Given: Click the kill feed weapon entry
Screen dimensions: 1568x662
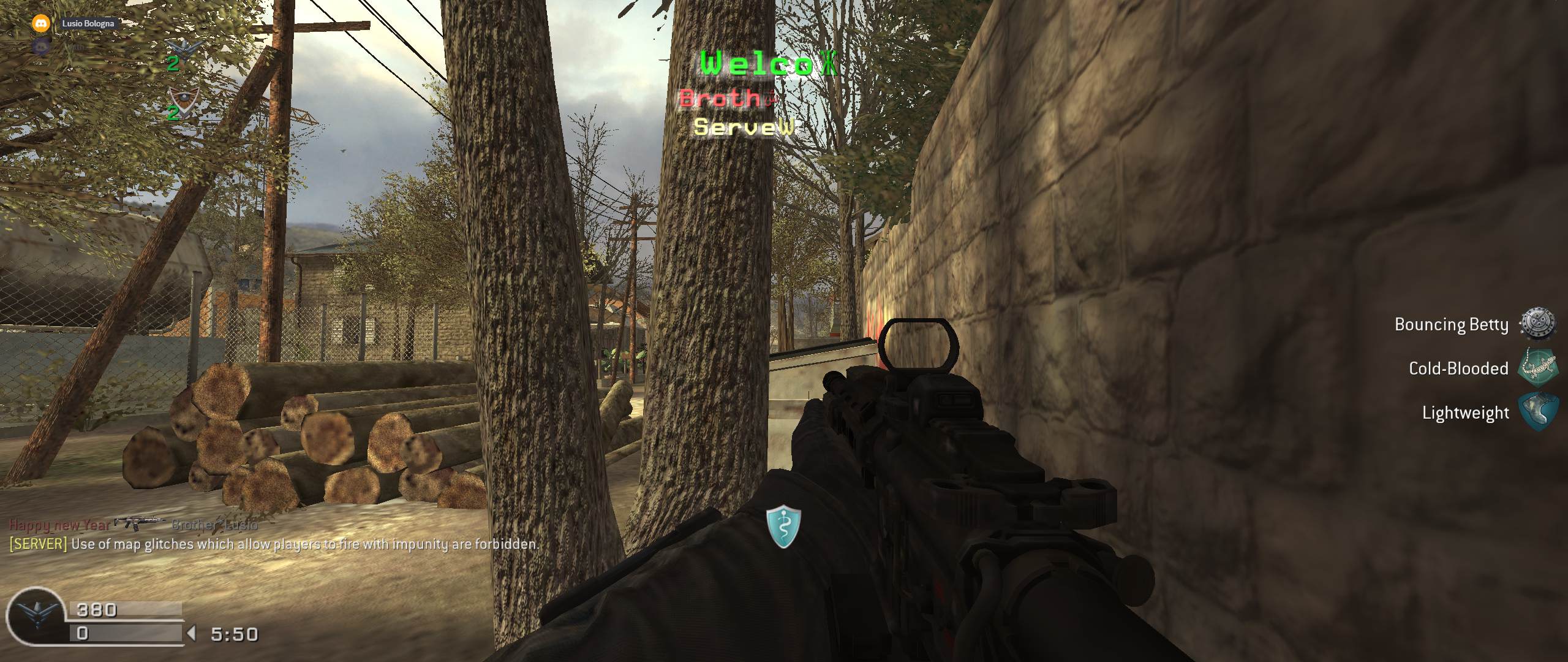Looking at the screenshot, I should (138, 523).
